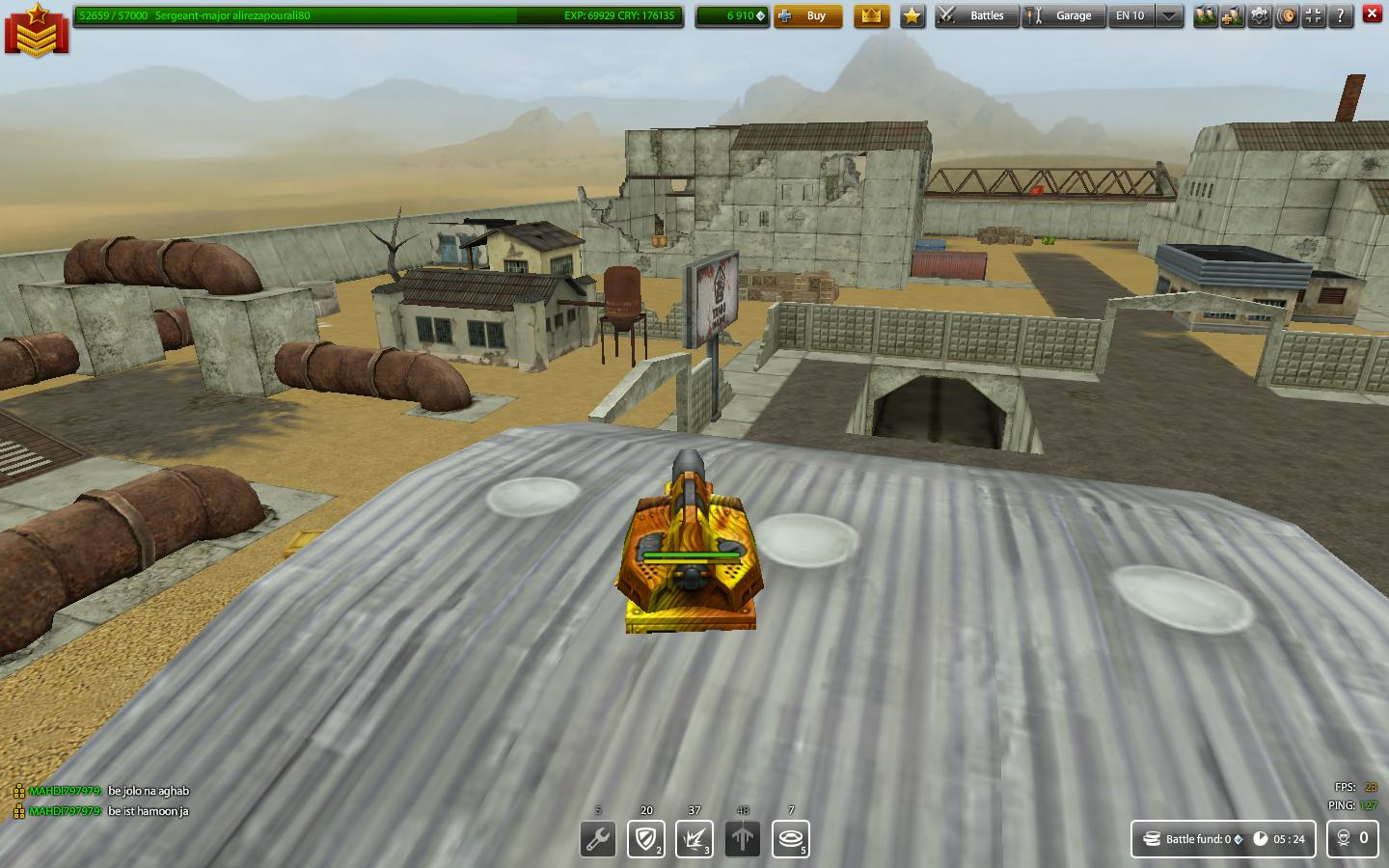Activate the double armor shield supply
This screenshot has height=868, width=1389.
pos(645,838)
